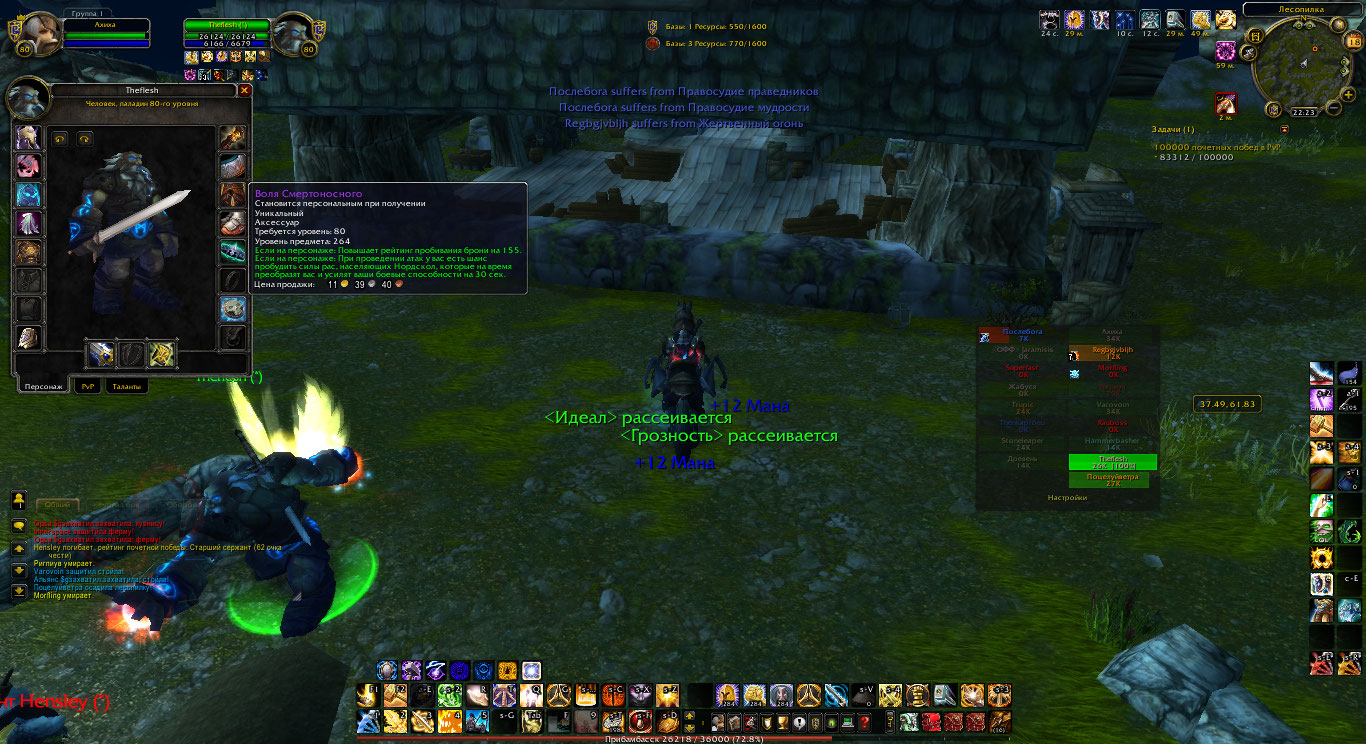
Task: Open Настройки in the raid frames panel
Action: tap(1067, 497)
